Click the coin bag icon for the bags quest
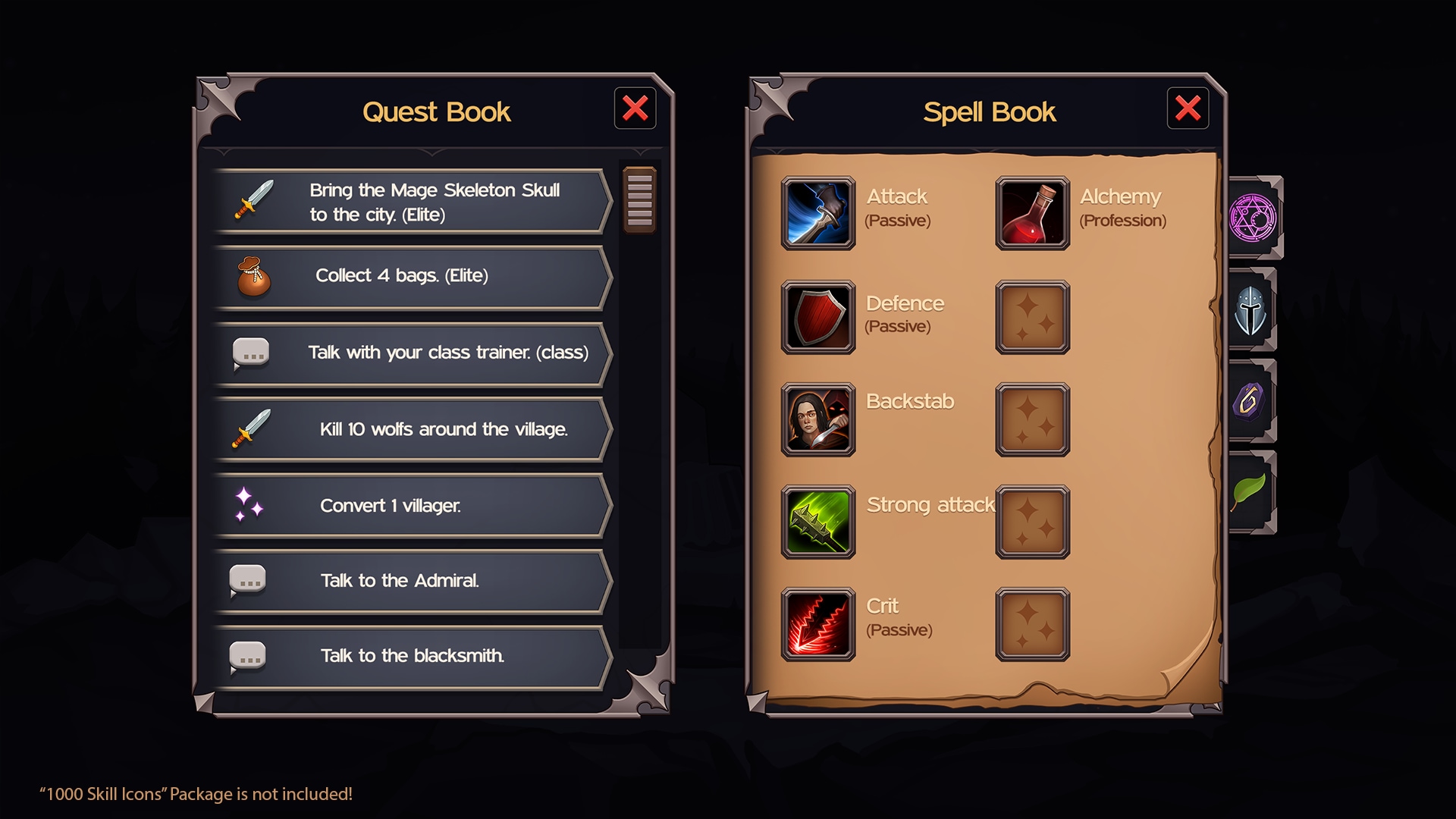The height and width of the screenshot is (819, 1456). (x=251, y=278)
